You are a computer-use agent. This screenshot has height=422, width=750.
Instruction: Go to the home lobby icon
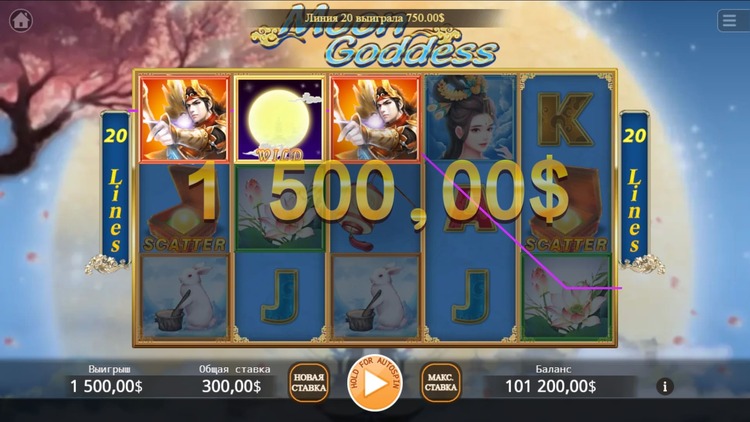[x=20, y=20]
